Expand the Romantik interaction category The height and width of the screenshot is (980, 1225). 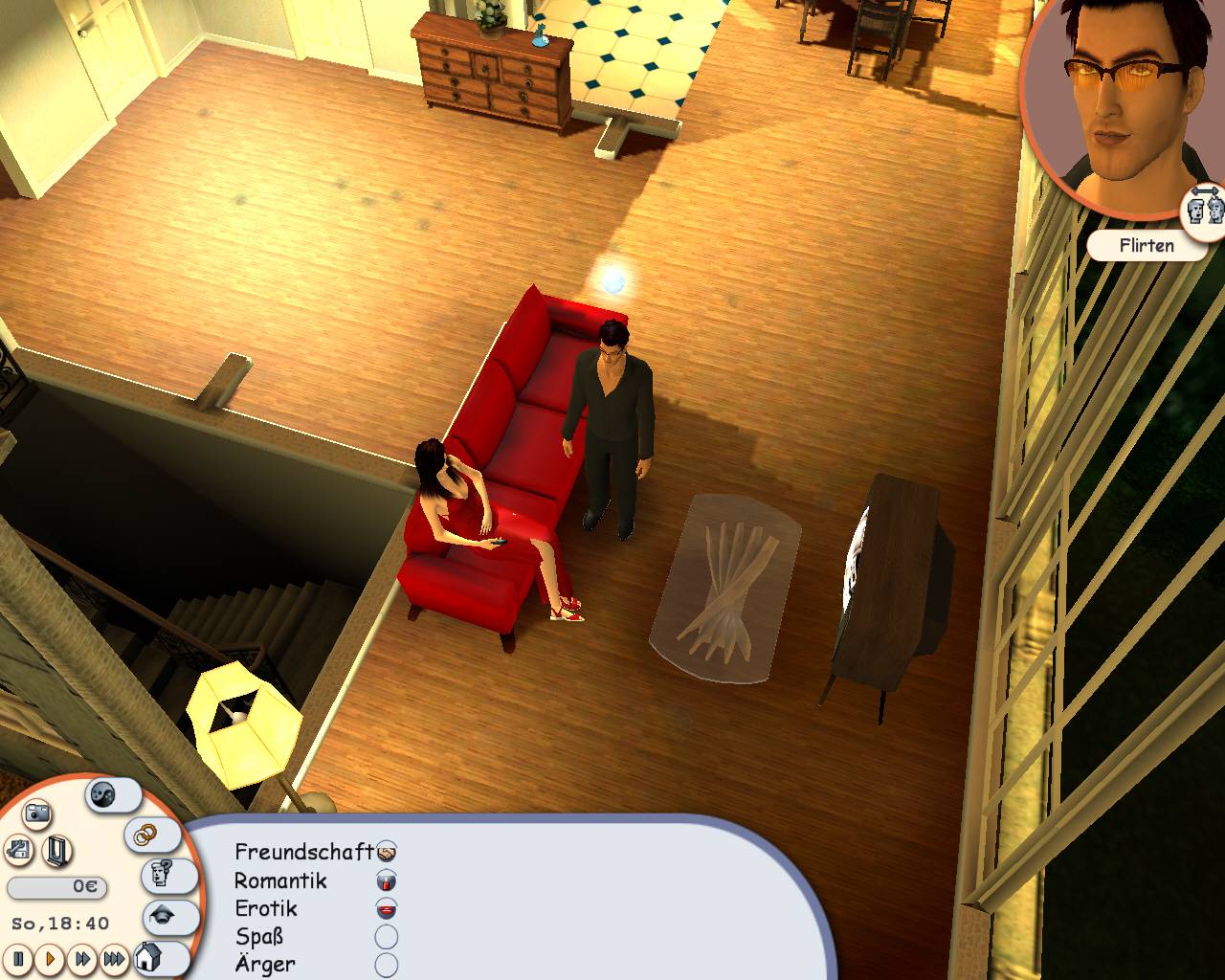279,880
